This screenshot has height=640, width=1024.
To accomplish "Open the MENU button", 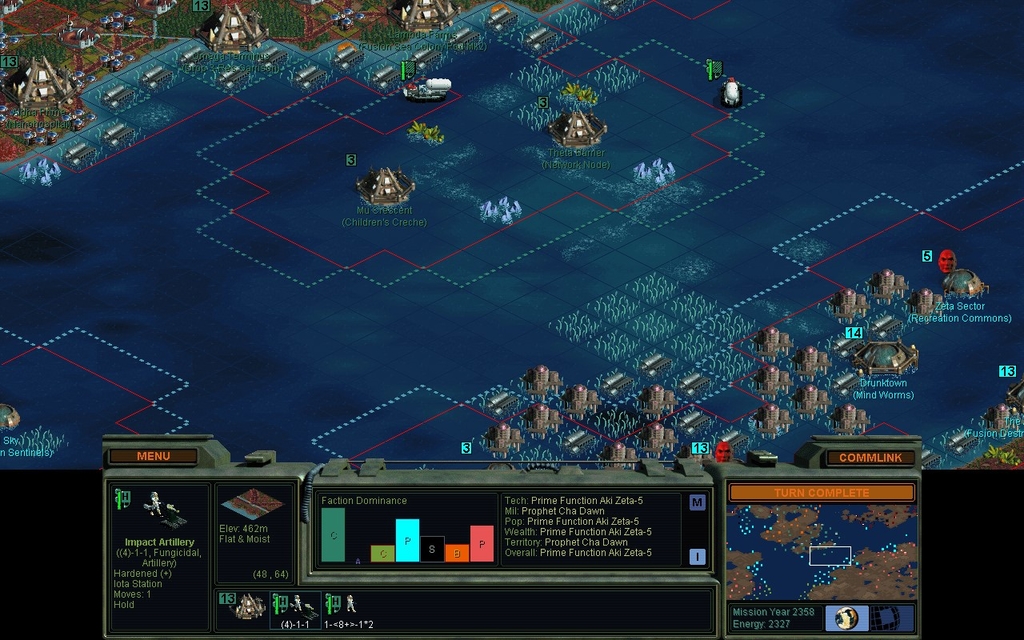I will pos(153,456).
